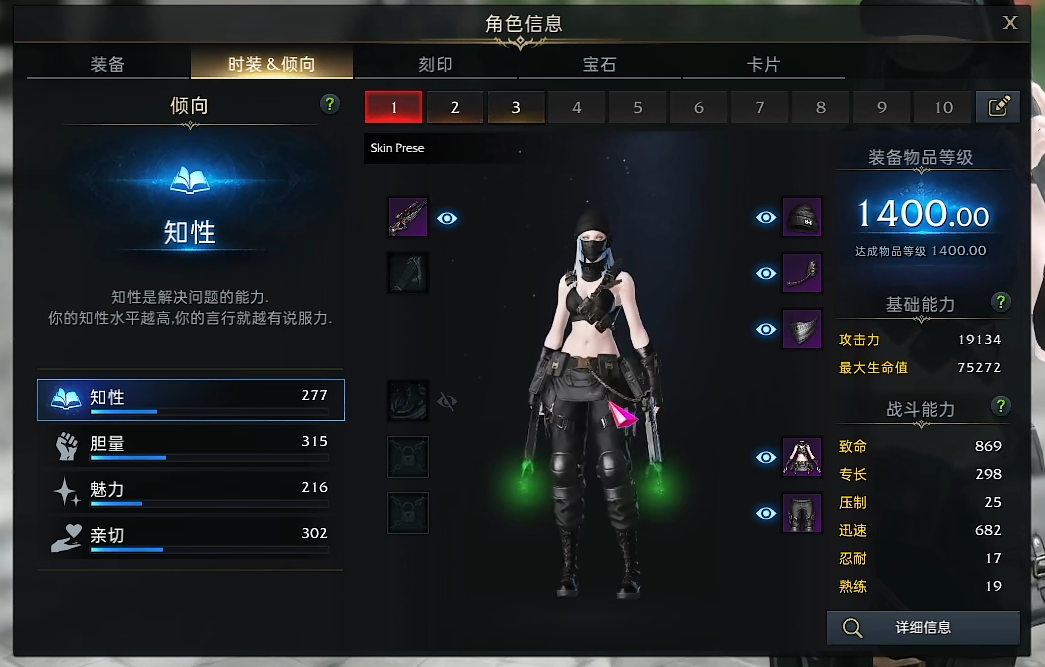Open help for 倾向 section
1045x667 pixels.
pos(330,104)
